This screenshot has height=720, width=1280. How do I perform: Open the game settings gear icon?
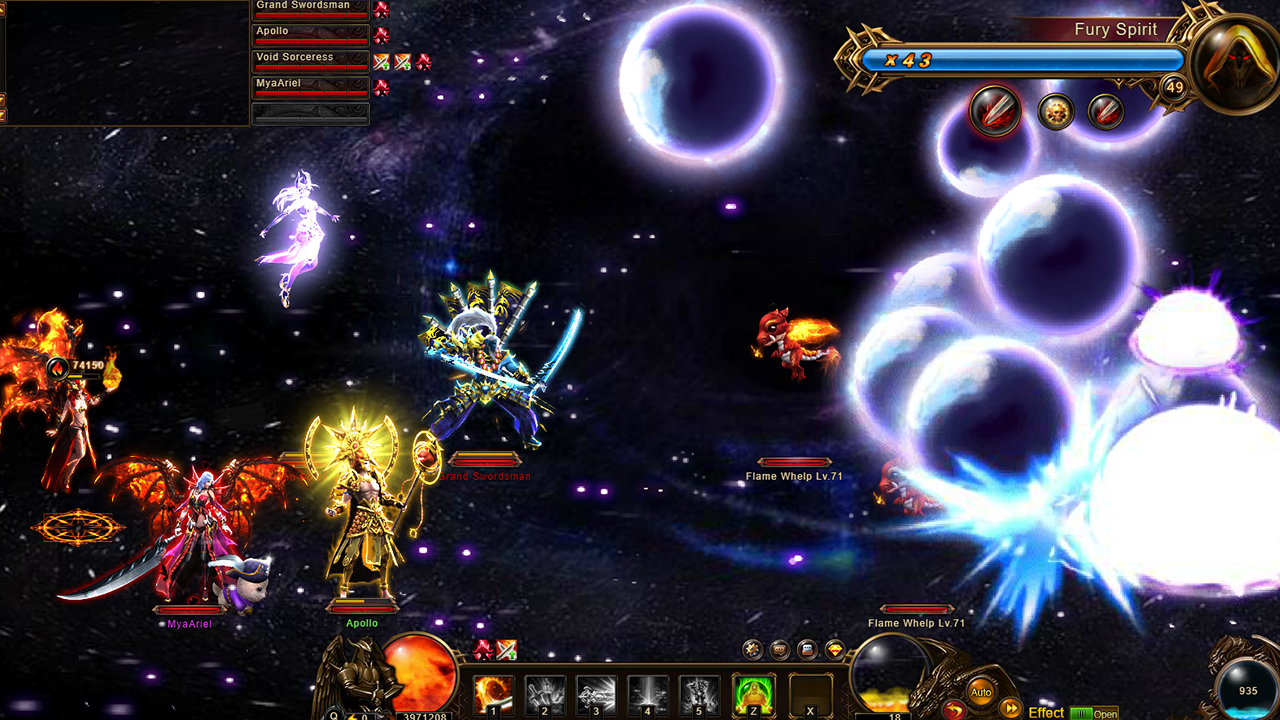coord(752,650)
